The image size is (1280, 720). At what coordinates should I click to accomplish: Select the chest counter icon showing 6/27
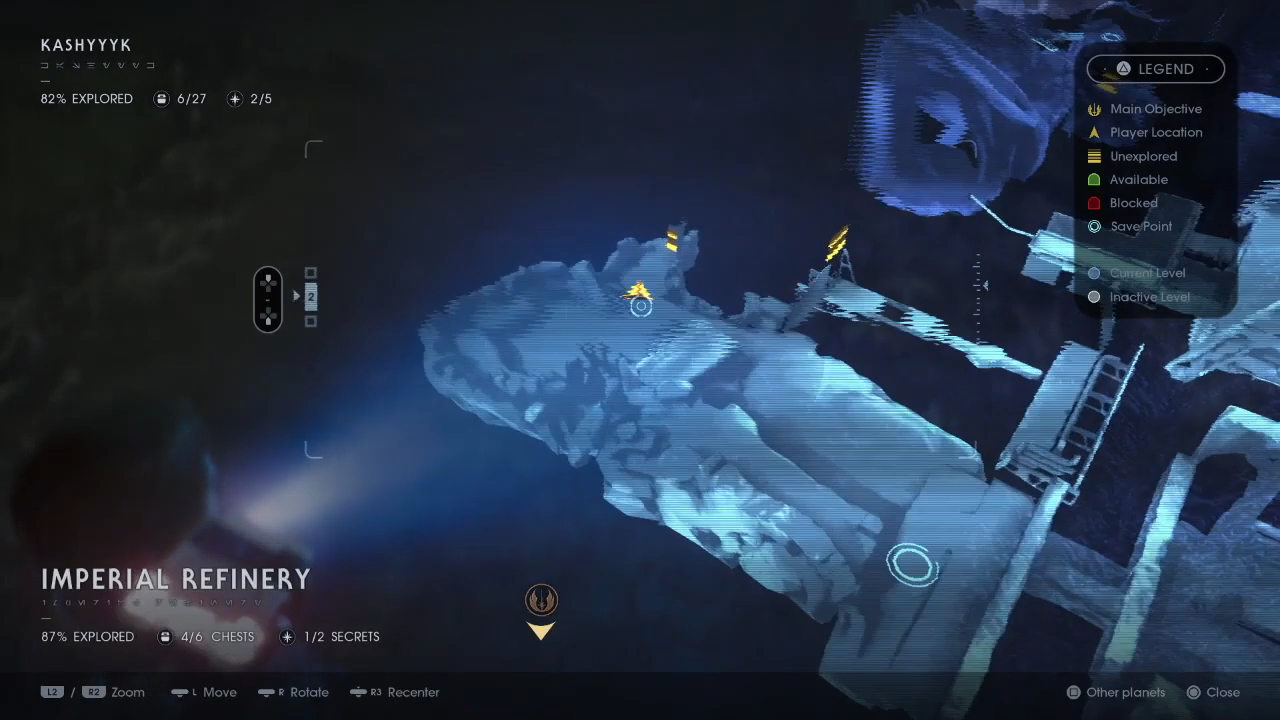pyautogui.click(x=161, y=98)
